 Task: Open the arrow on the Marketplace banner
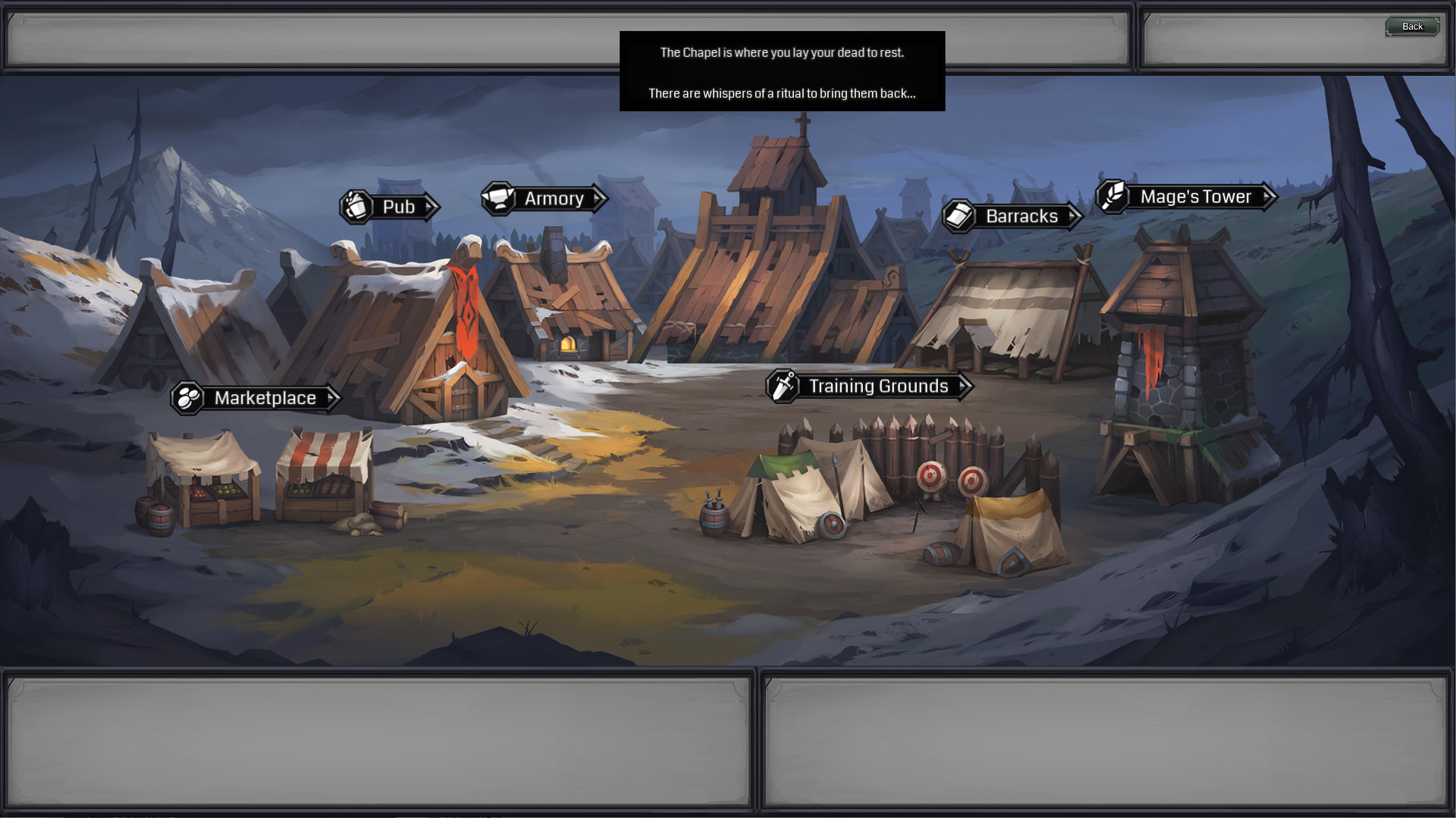331,397
